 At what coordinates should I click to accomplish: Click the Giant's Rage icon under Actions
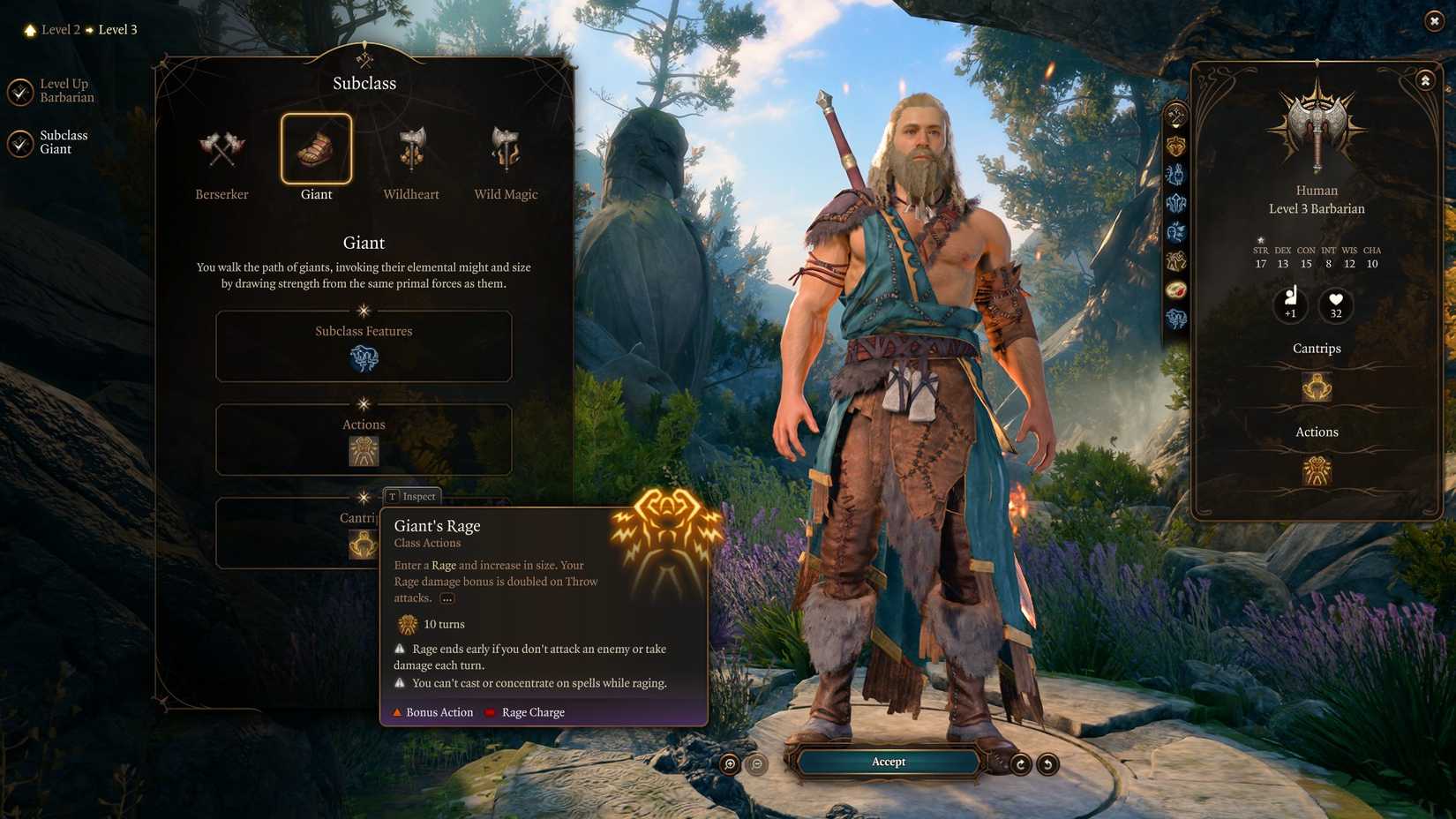[364, 451]
